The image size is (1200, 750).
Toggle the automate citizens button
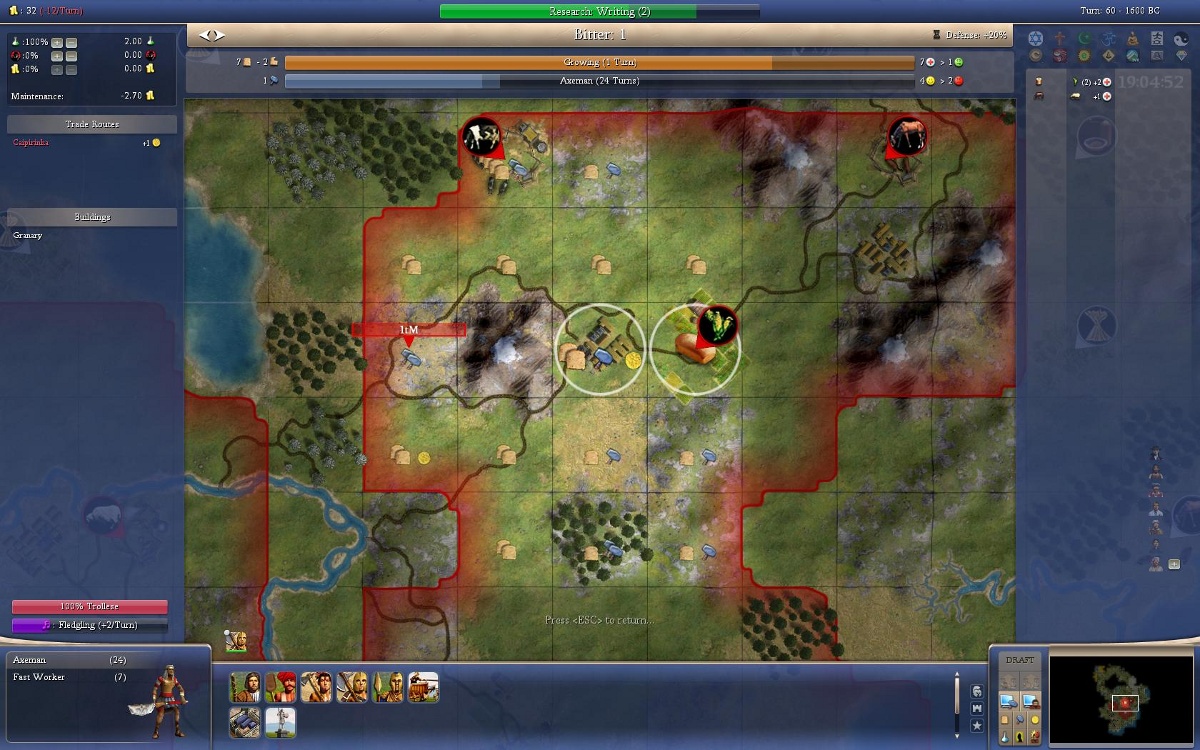(1033, 702)
